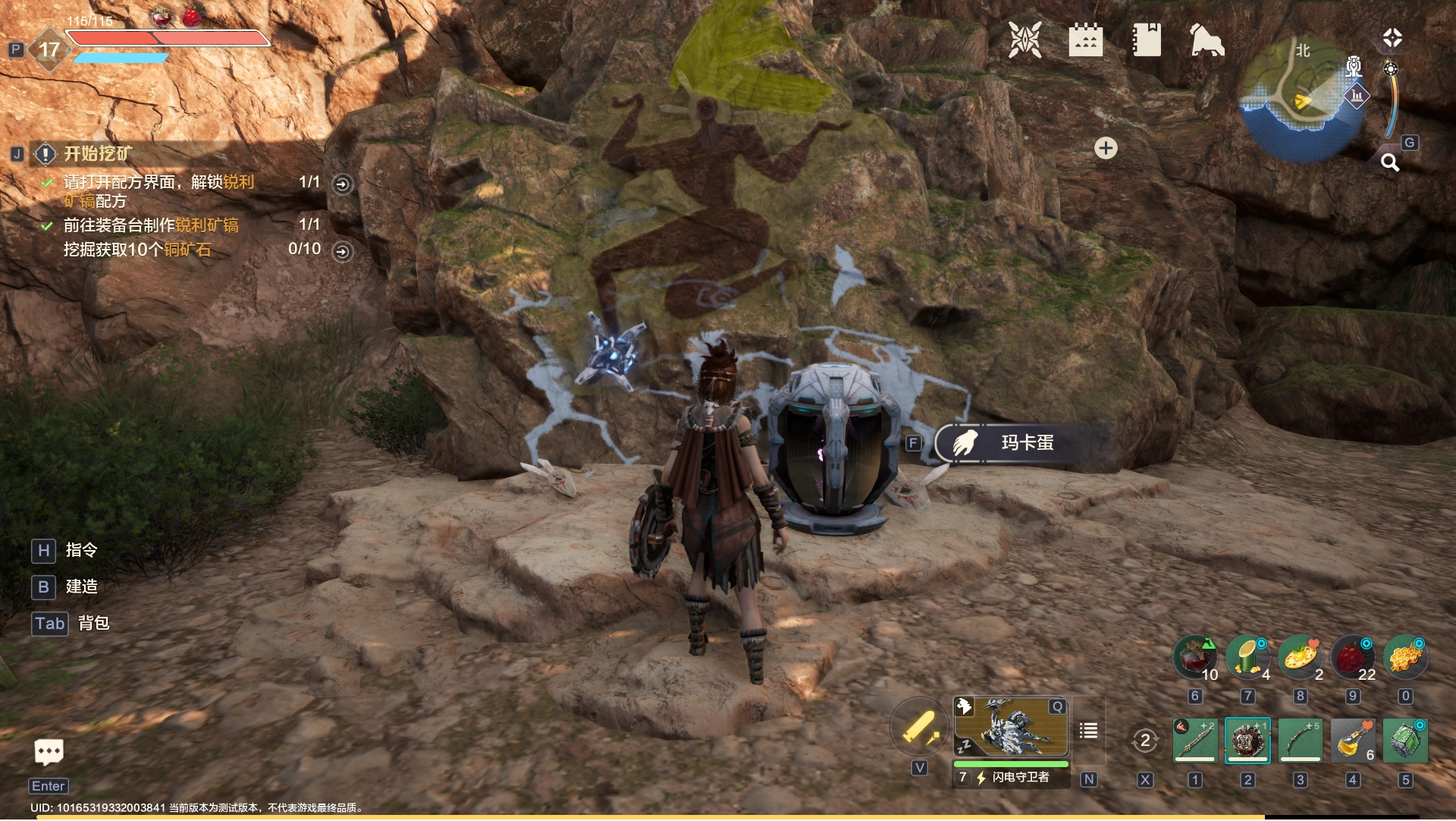Screen dimensions: 1456x821
Task: Select the 闪电守卫者 companion portrait
Action: coord(1011,727)
